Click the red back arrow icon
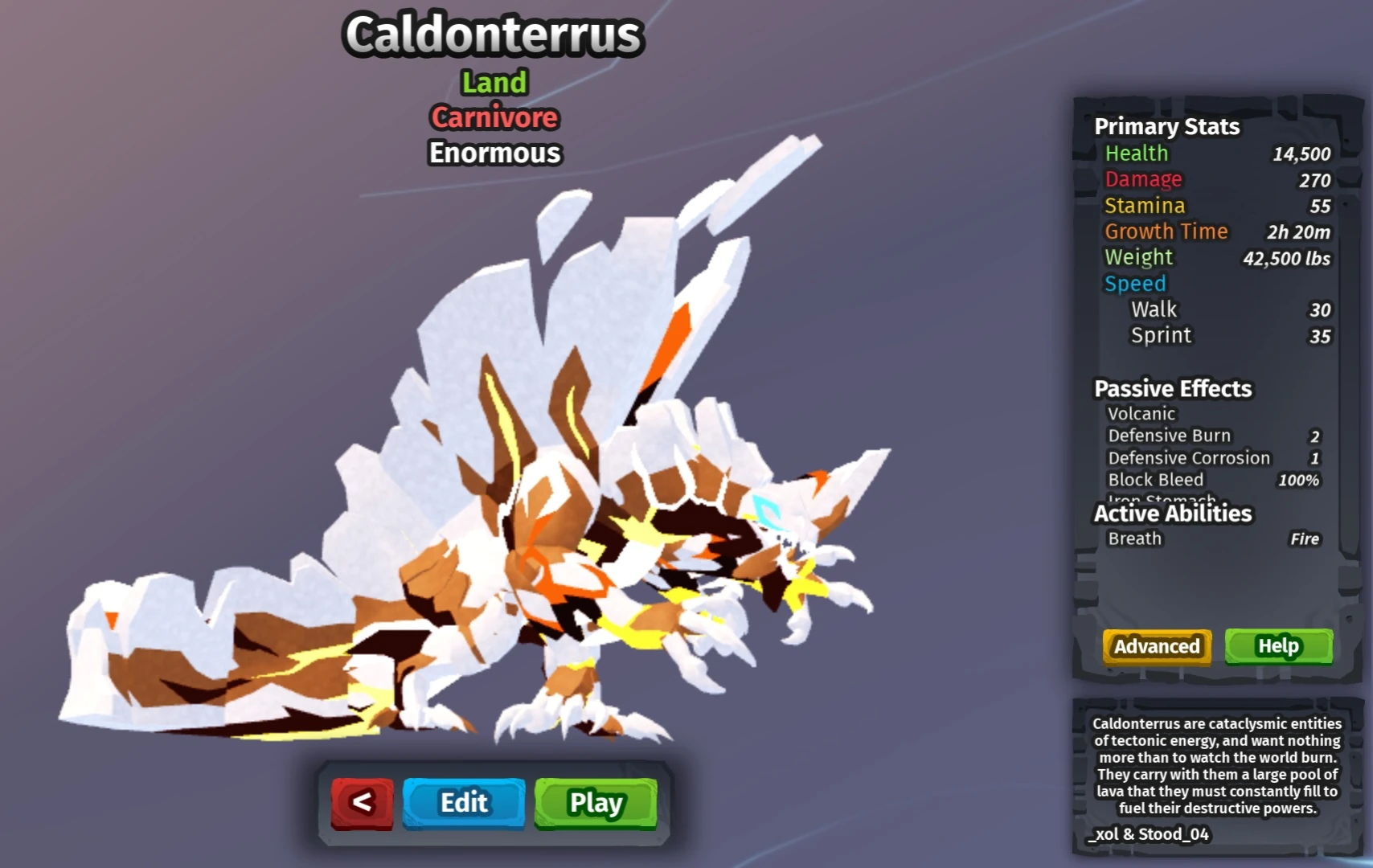 click(x=359, y=802)
